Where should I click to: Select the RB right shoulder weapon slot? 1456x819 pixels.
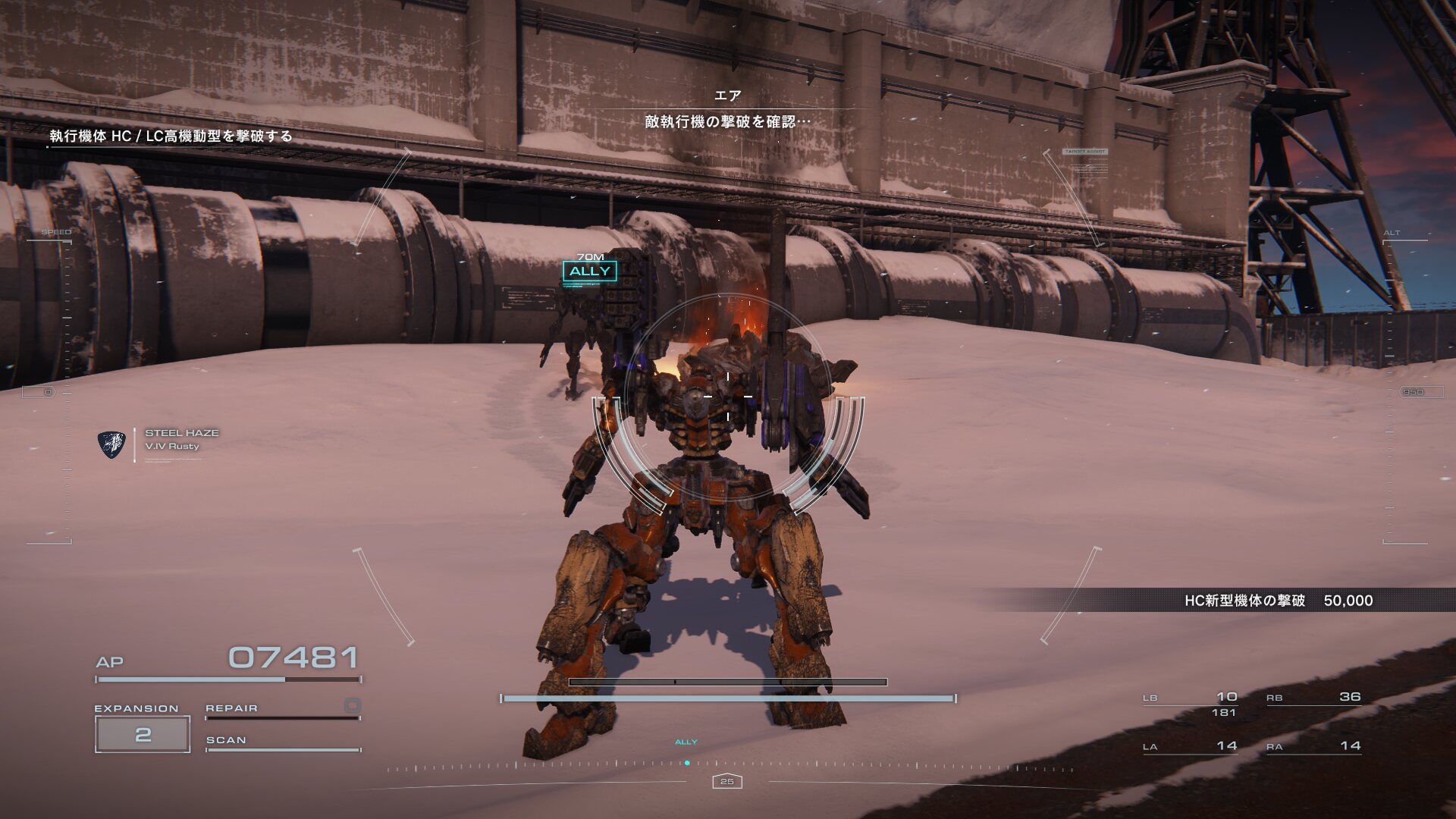pyautogui.click(x=1313, y=698)
